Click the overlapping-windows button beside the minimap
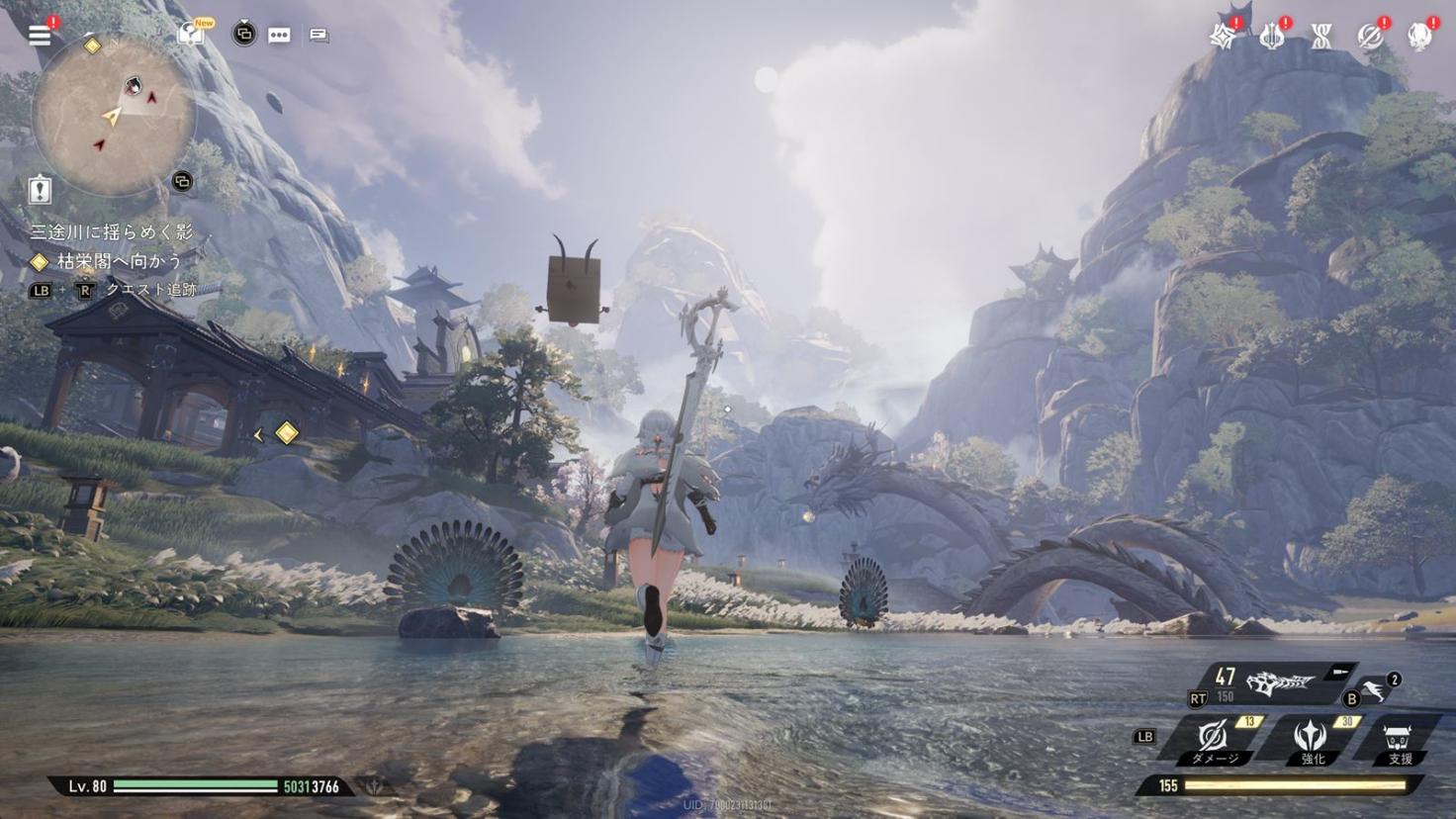The height and width of the screenshot is (819, 1456). 182,181
